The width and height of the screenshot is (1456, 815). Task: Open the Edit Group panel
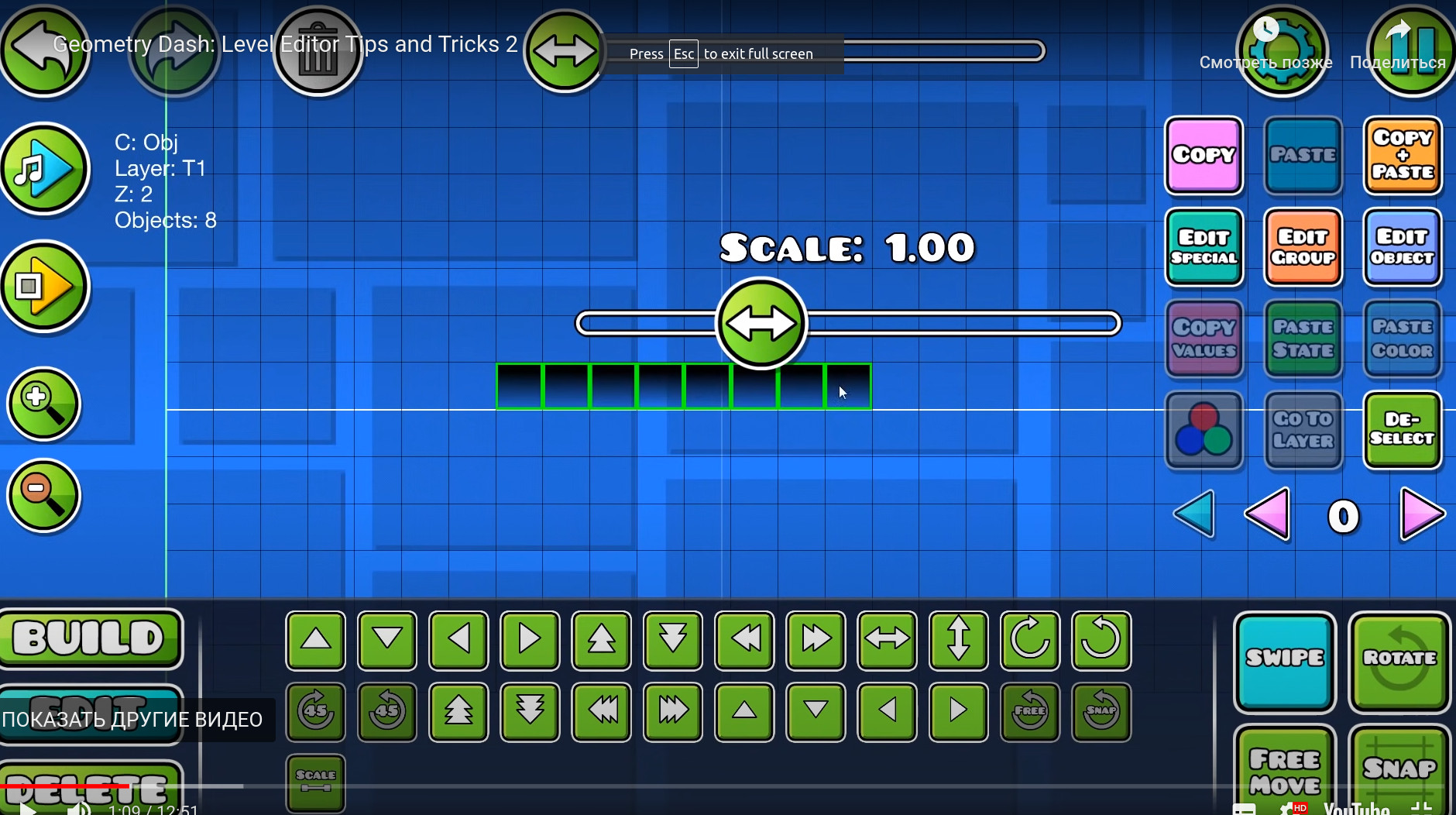click(x=1303, y=247)
